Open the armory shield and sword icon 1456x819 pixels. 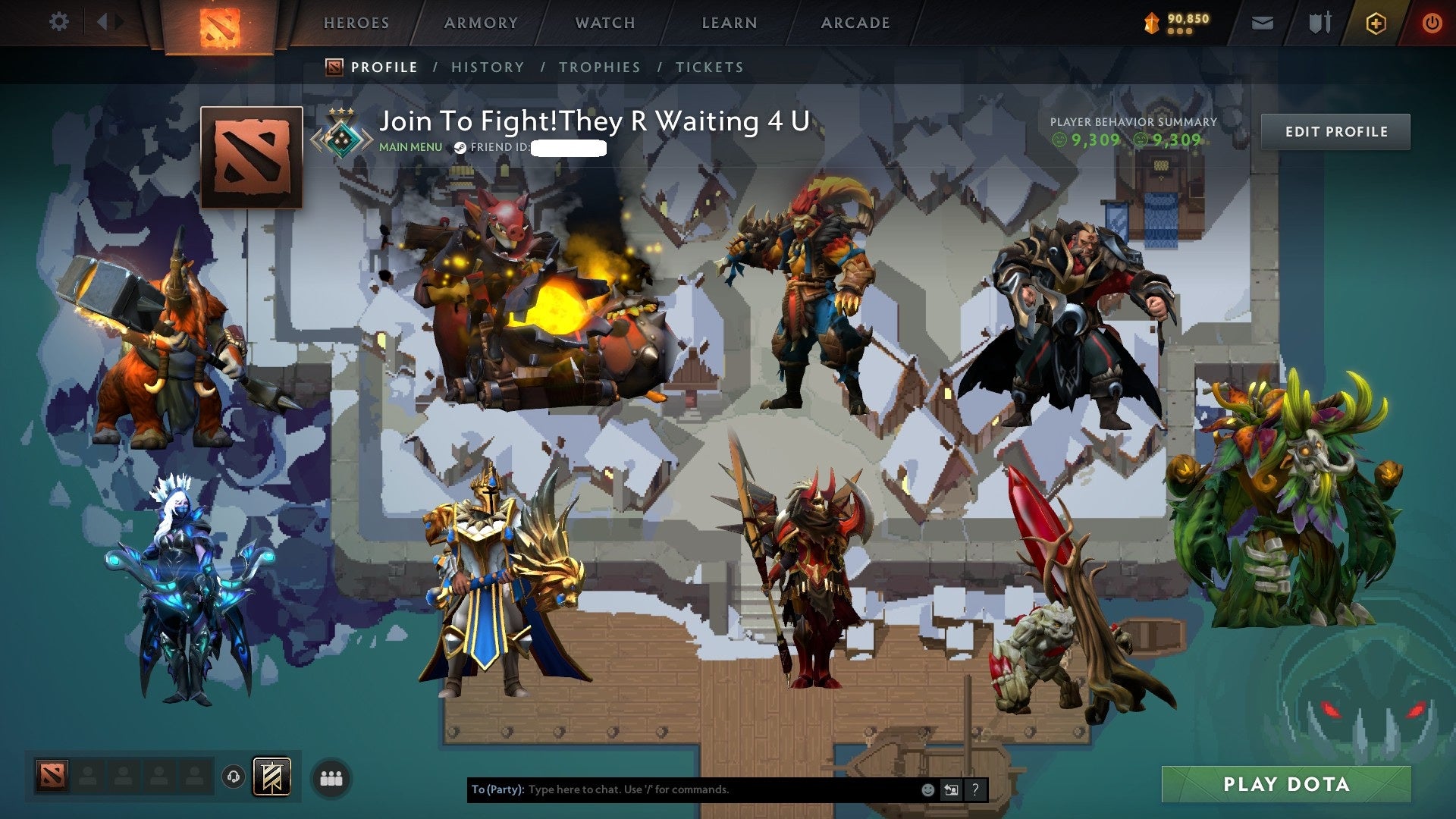tap(1319, 23)
